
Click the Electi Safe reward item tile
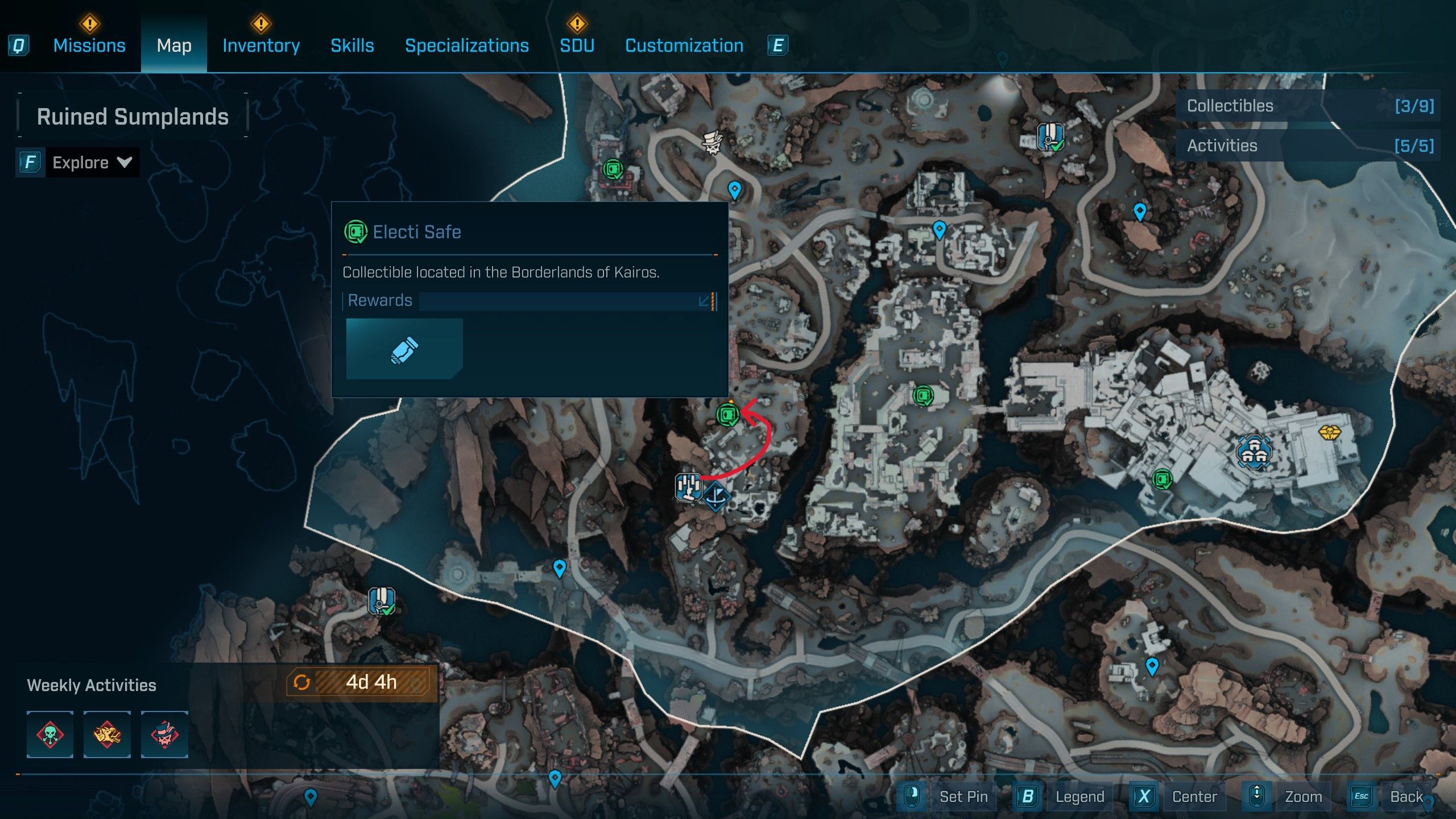coord(404,349)
